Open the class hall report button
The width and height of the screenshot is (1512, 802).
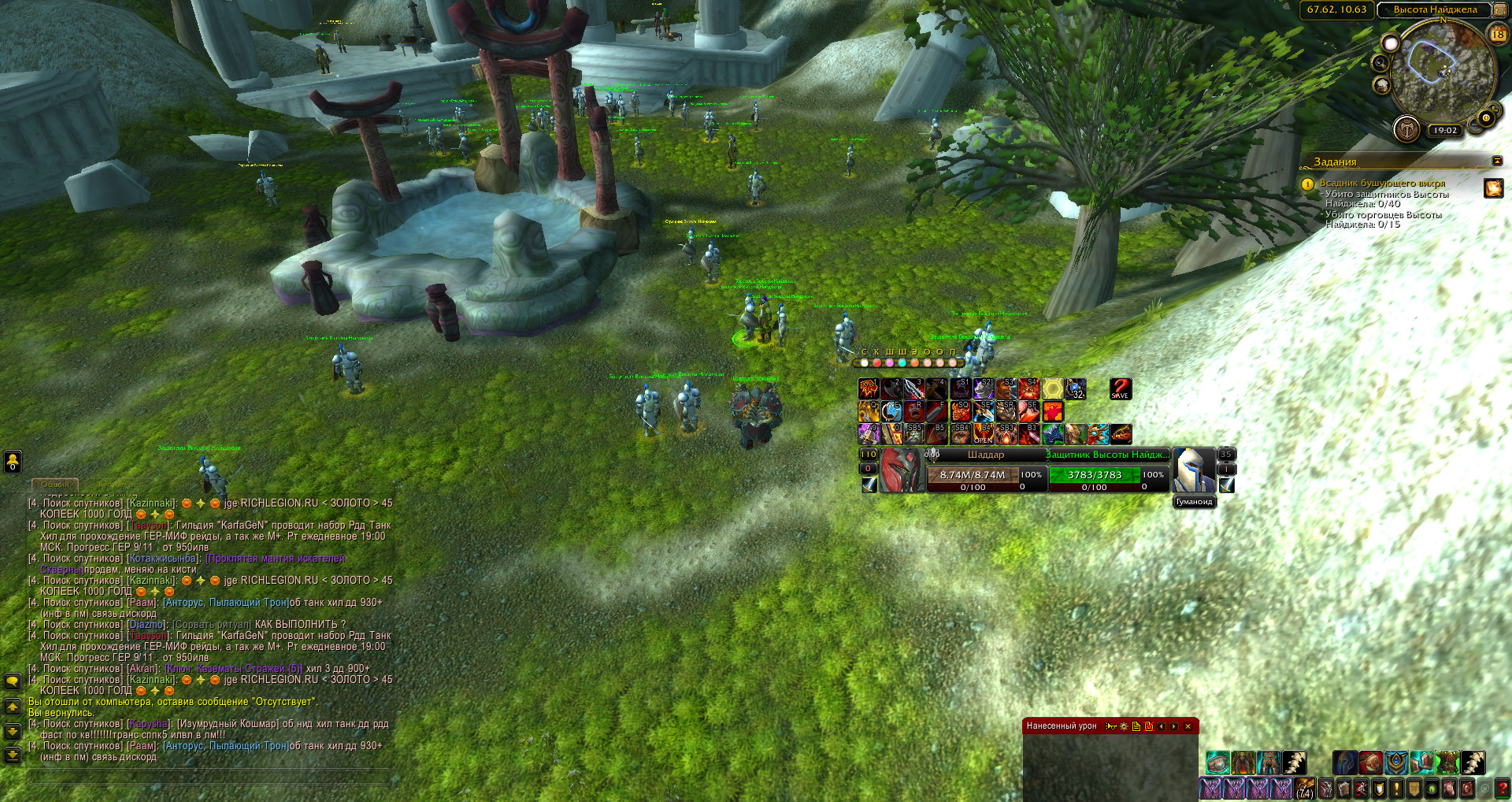1406,128
